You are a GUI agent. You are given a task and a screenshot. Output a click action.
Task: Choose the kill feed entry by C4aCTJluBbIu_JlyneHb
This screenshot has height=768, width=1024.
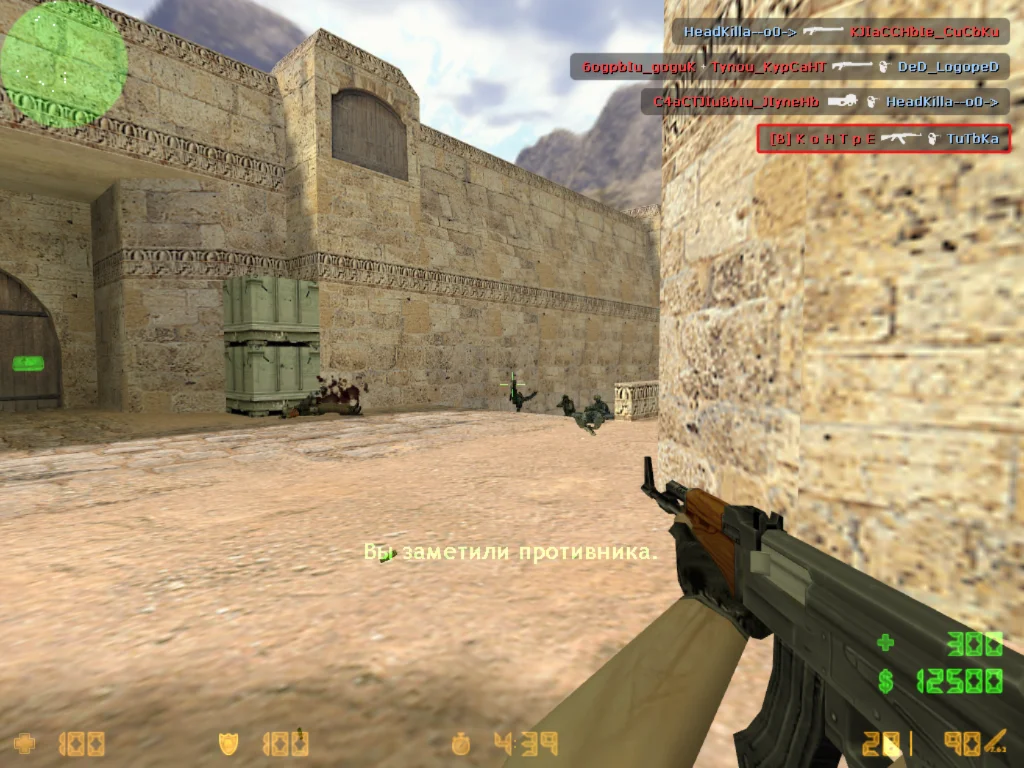click(x=825, y=102)
